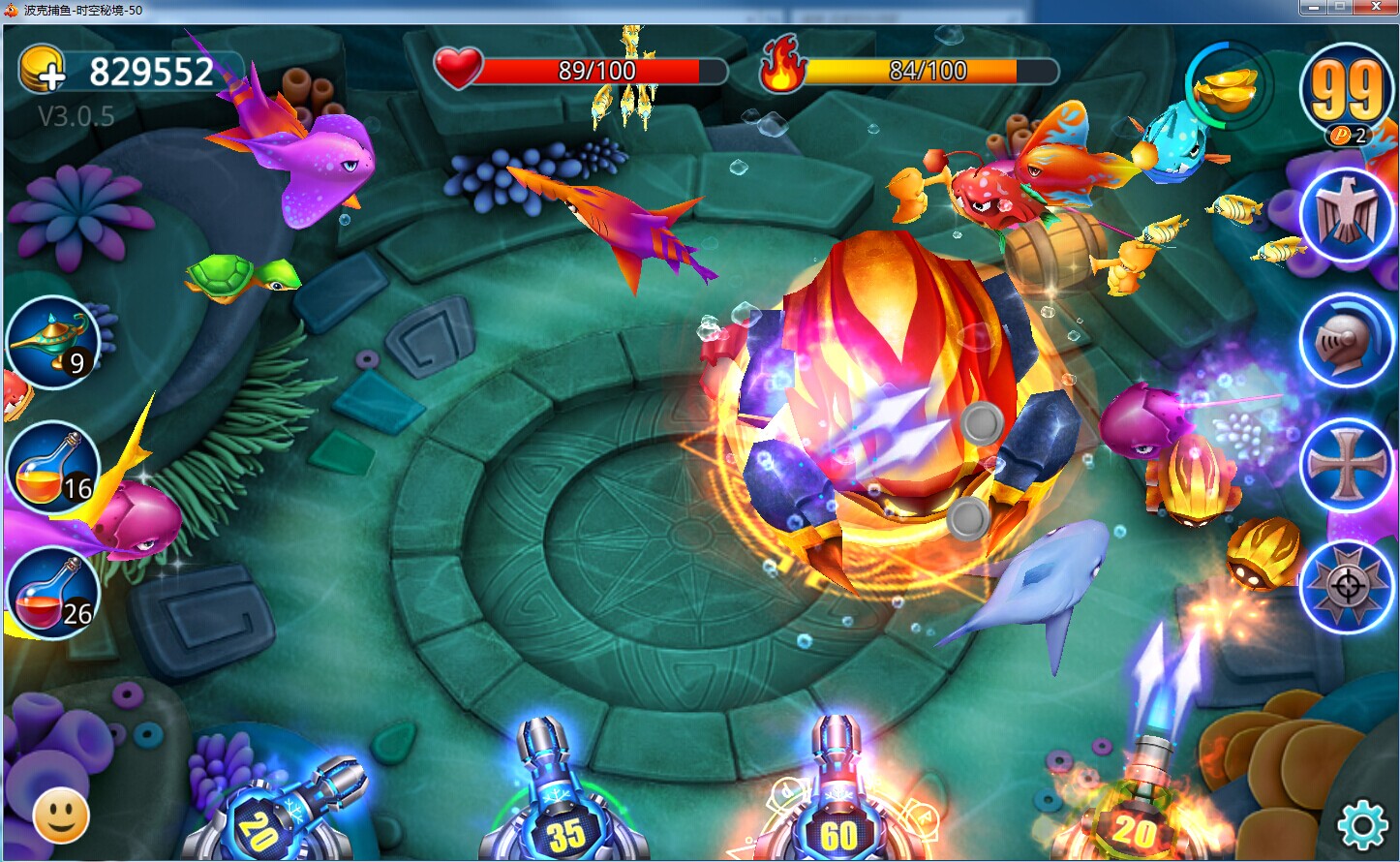Activate the iron cross skill

click(x=1346, y=466)
